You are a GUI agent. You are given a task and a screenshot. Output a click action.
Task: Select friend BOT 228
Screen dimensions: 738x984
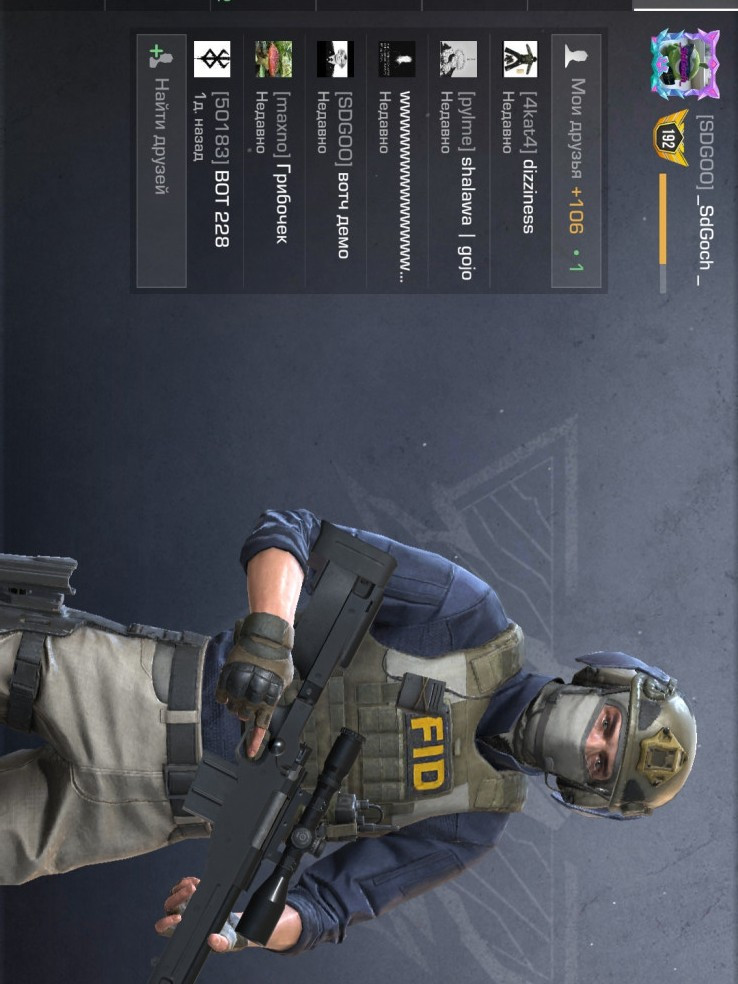click(x=212, y=162)
